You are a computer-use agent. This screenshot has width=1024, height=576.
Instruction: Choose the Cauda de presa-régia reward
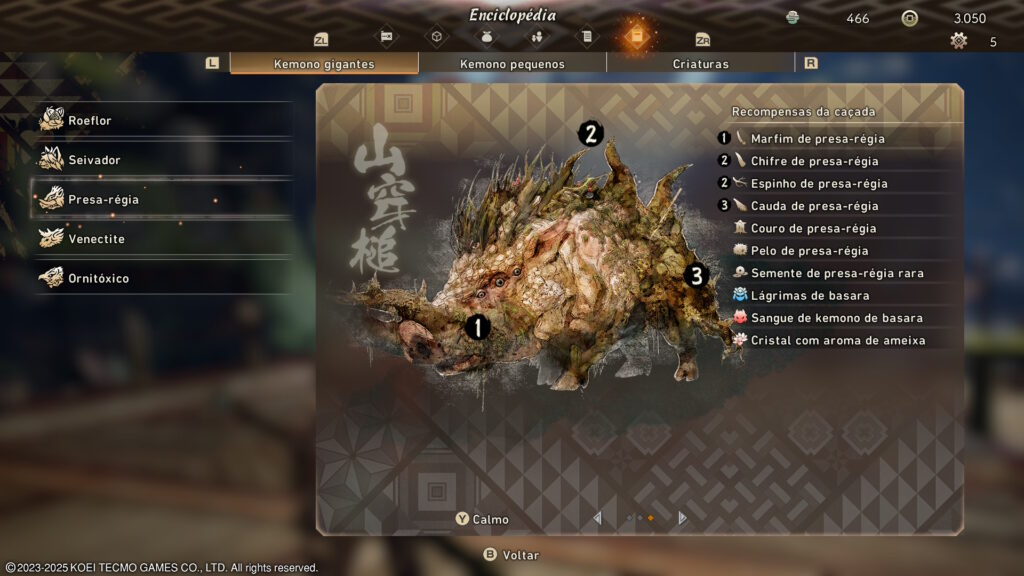[814, 206]
